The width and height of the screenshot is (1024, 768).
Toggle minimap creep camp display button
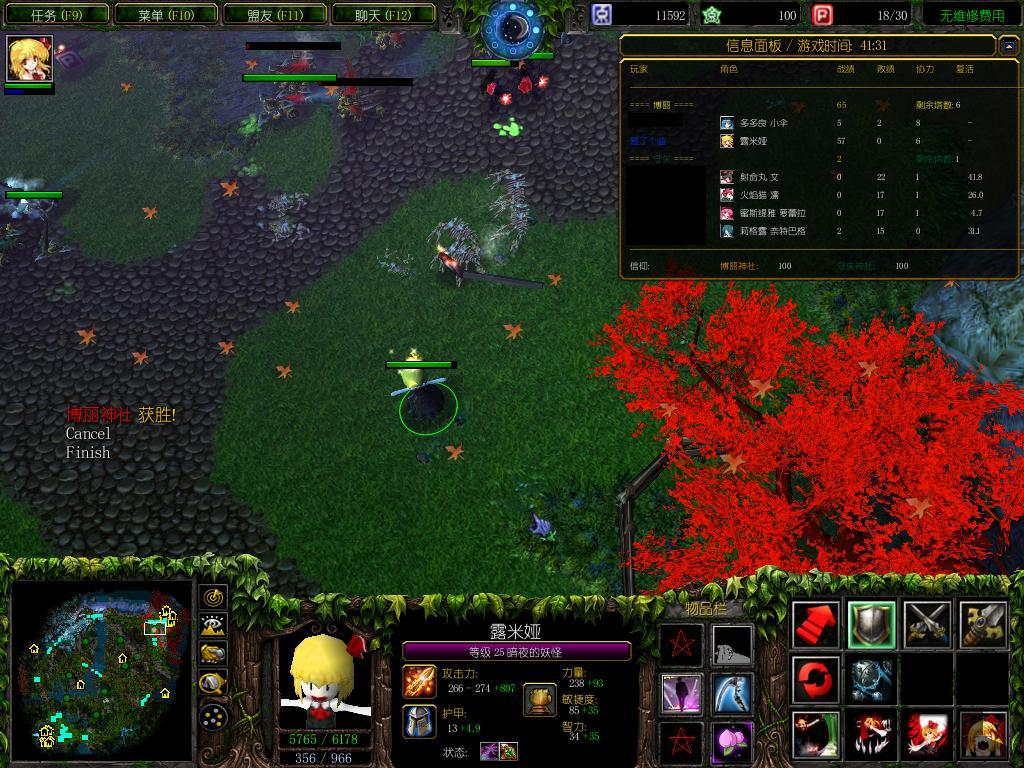(214, 684)
